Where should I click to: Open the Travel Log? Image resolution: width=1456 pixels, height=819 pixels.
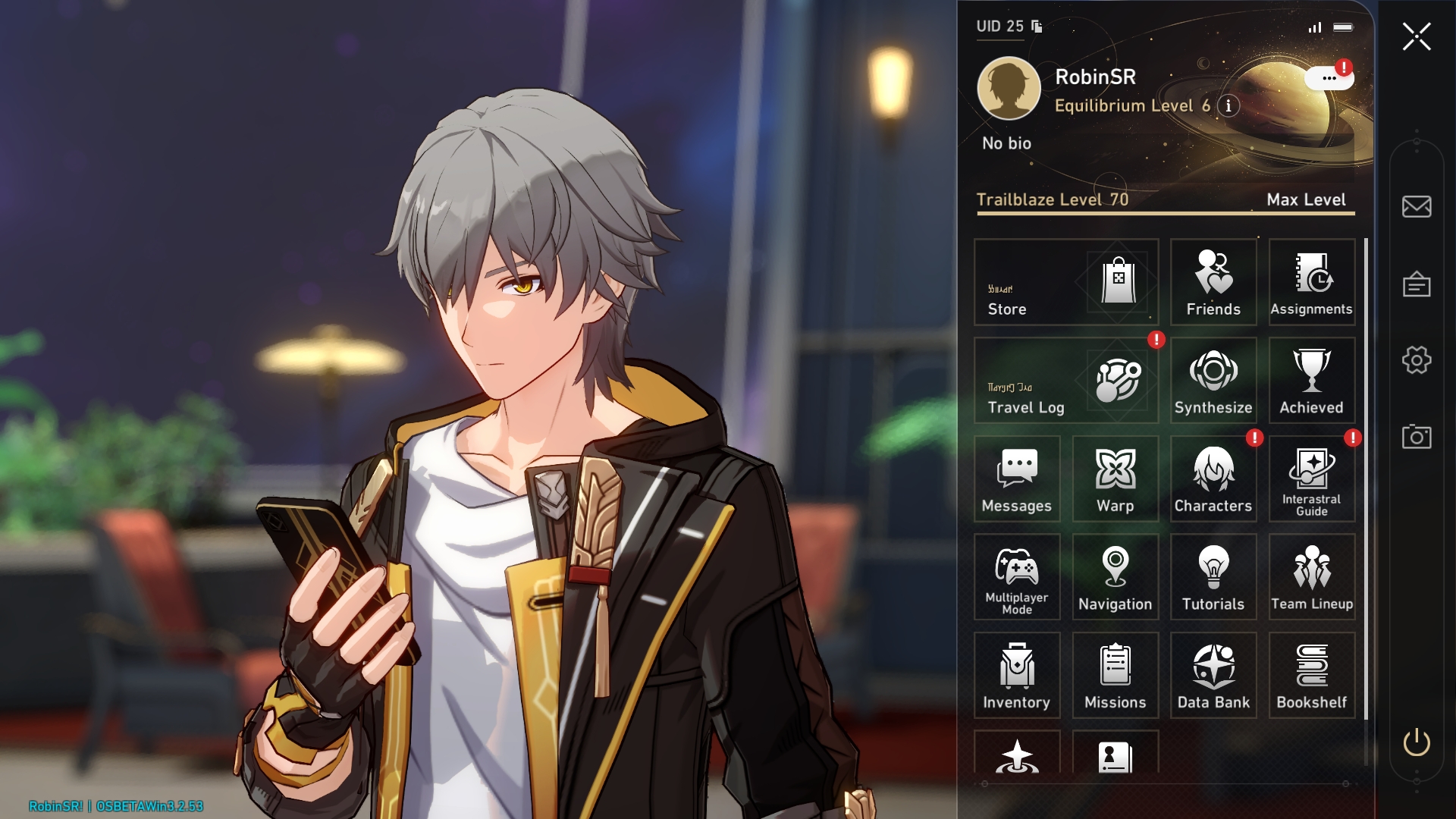click(1065, 381)
